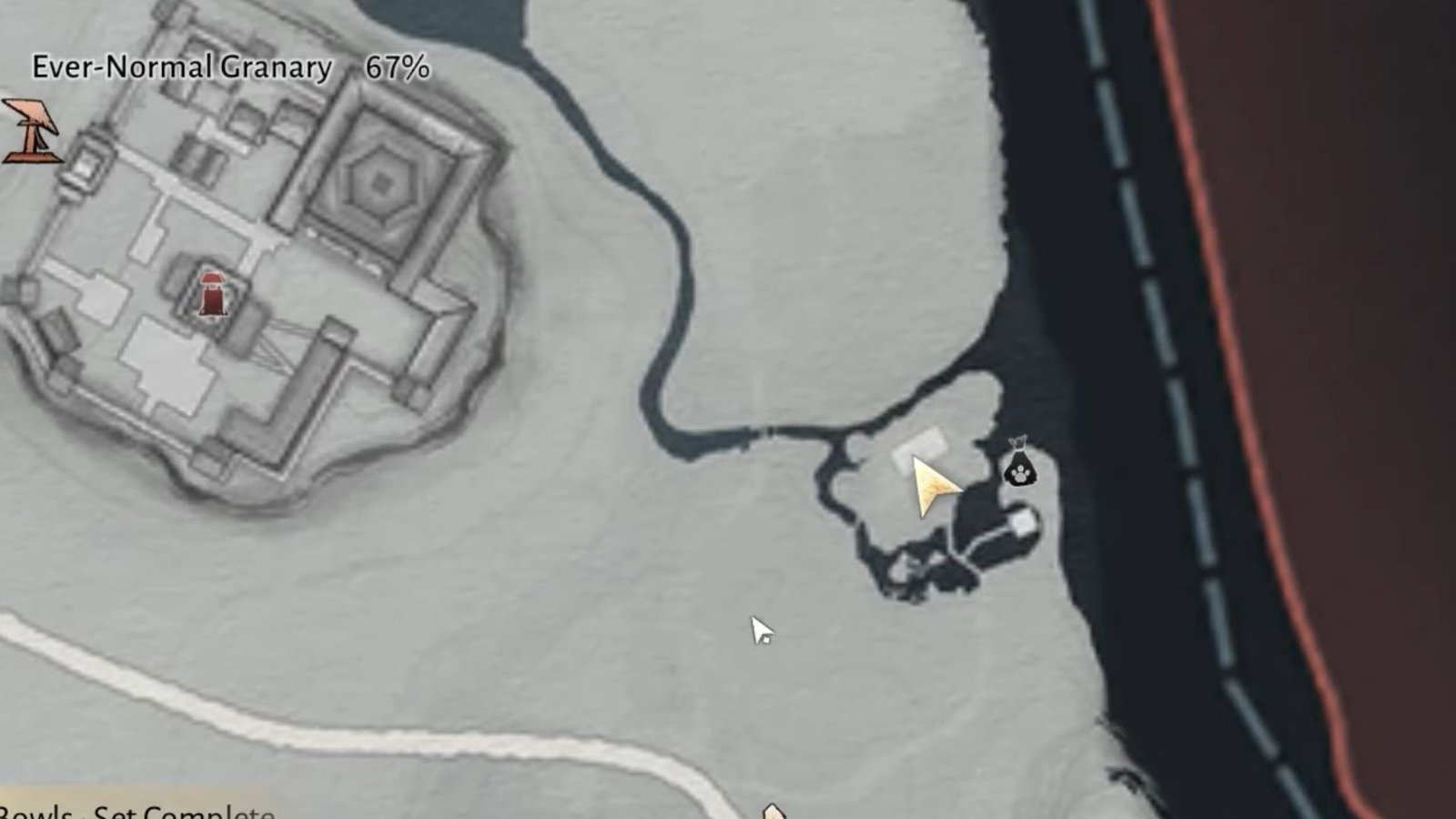
Task: Toggle the loot bag collectible marker
Action: tap(1021, 467)
